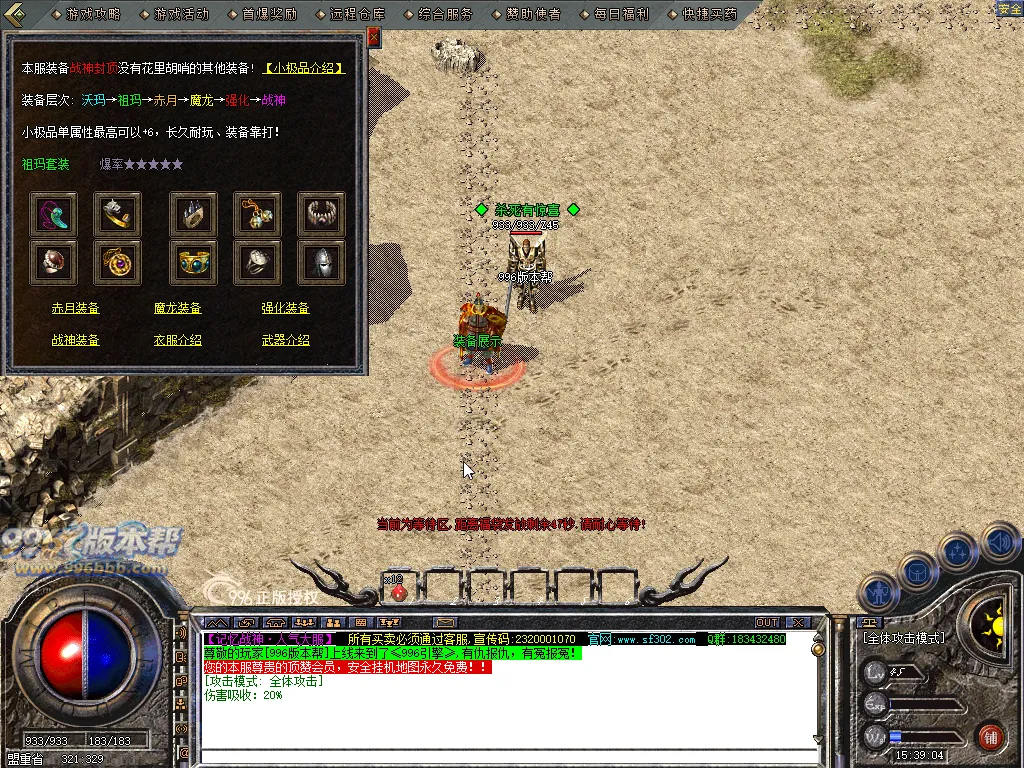Image resolution: width=1024 pixels, height=768 pixels.
Task: Click the red potion in quick slot
Action: pyautogui.click(x=398, y=591)
